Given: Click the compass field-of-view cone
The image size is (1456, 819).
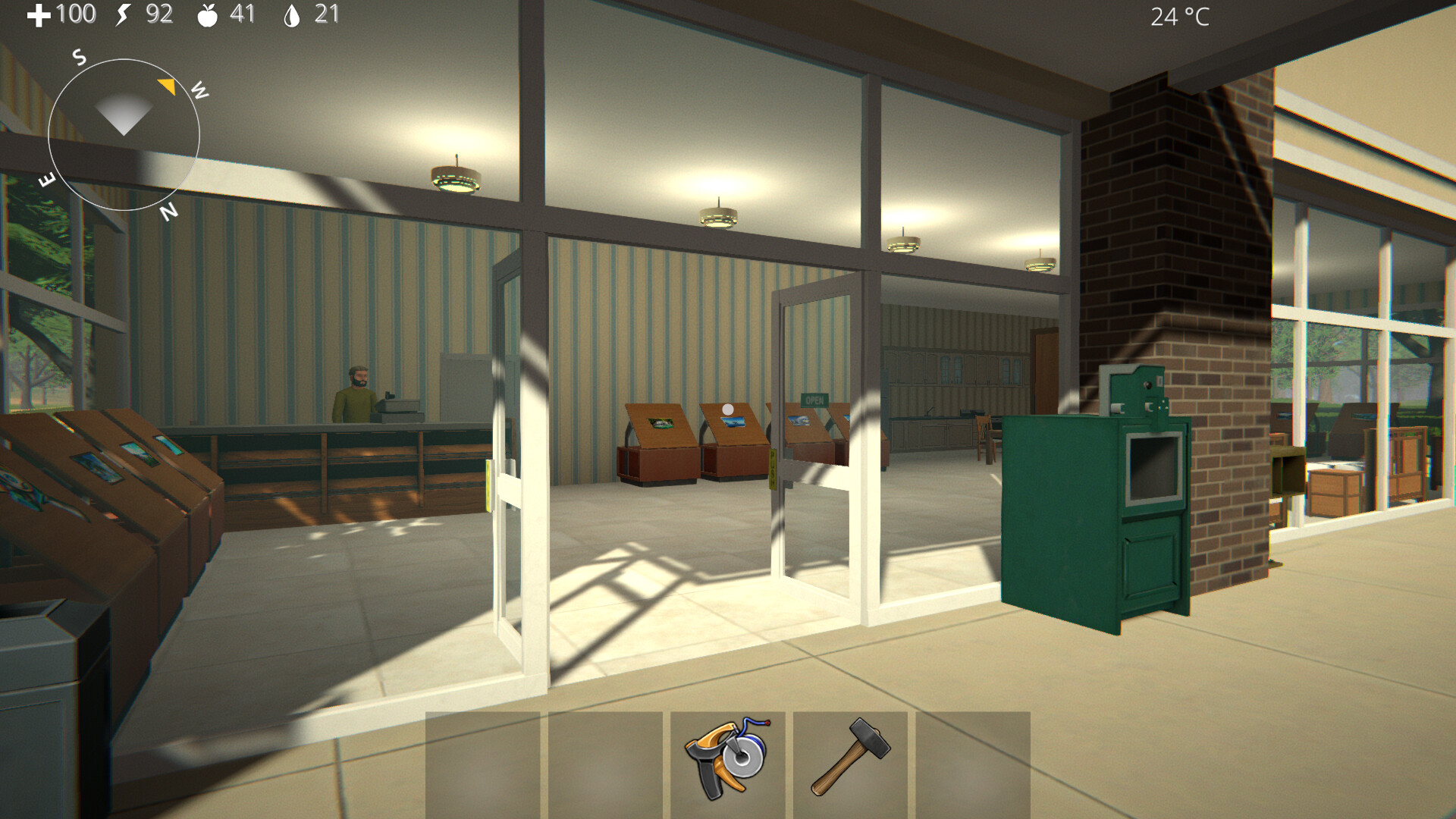Looking at the screenshot, I should point(125,114).
